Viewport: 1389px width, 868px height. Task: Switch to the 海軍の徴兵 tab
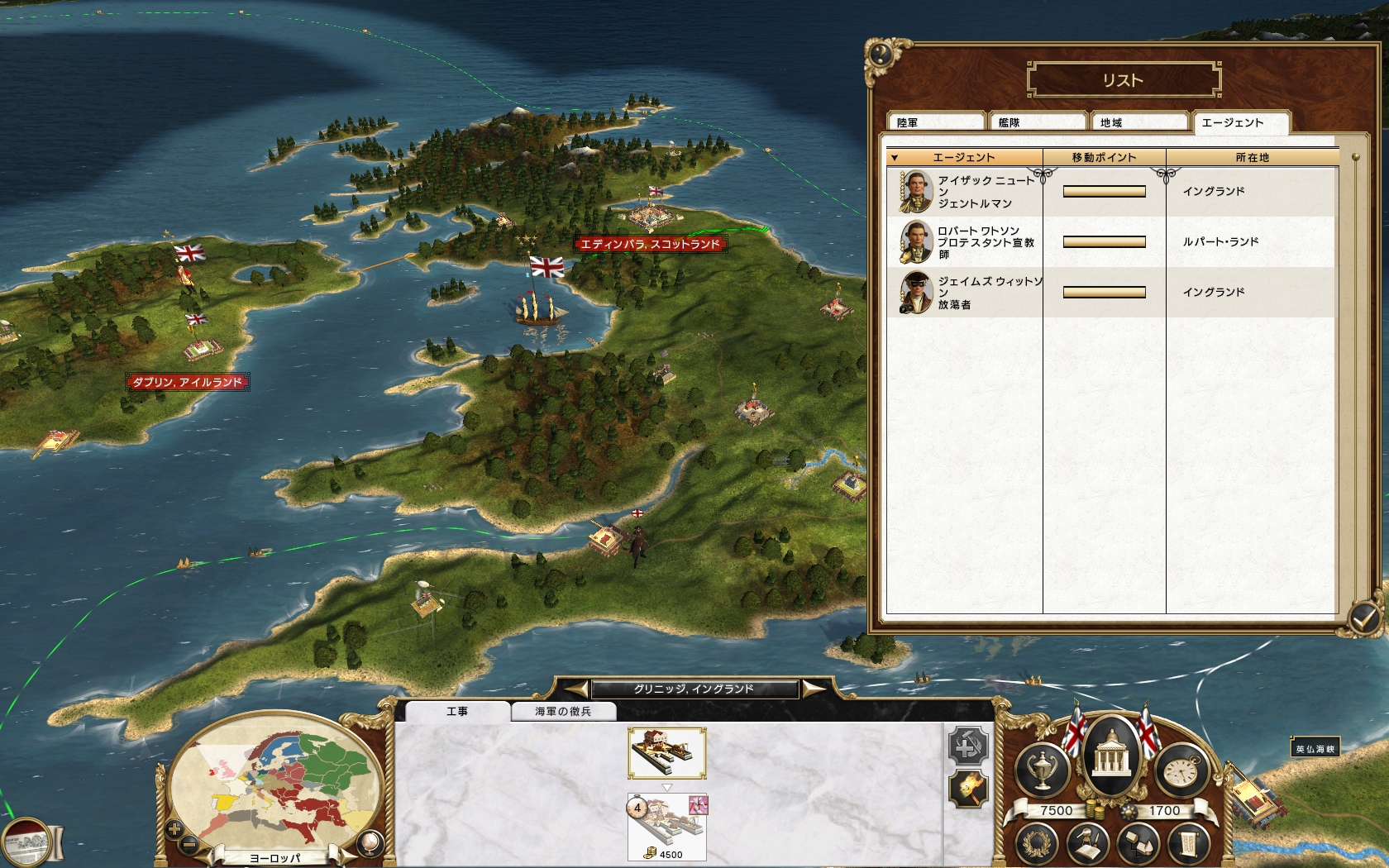click(x=563, y=711)
